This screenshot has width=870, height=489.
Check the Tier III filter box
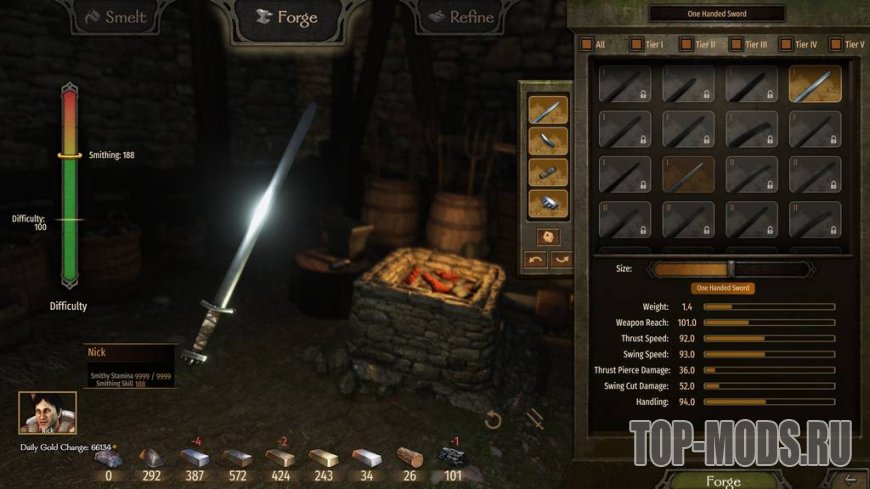pyautogui.click(x=736, y=45)
